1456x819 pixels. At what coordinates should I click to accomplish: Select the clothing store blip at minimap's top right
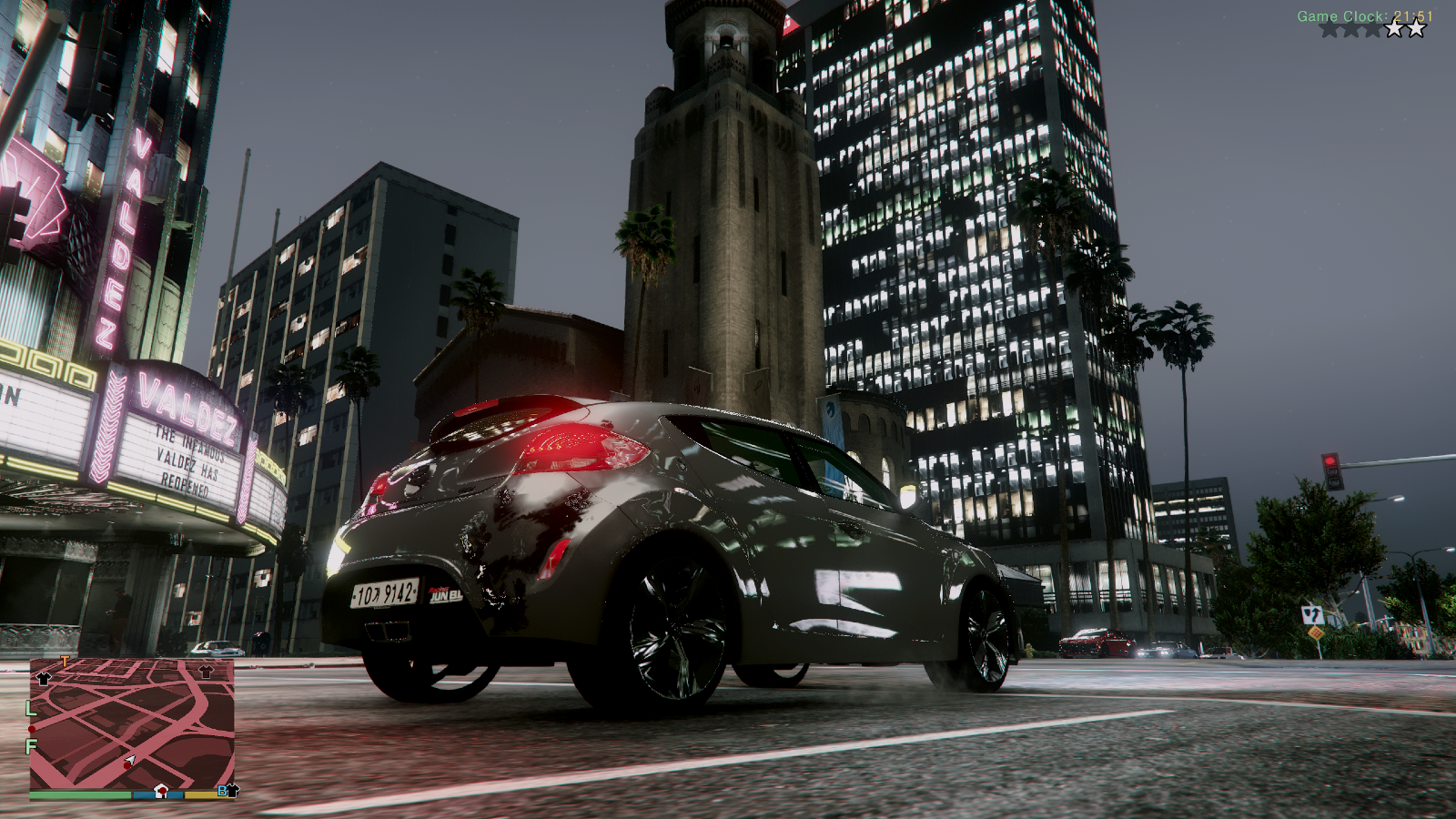206,672
